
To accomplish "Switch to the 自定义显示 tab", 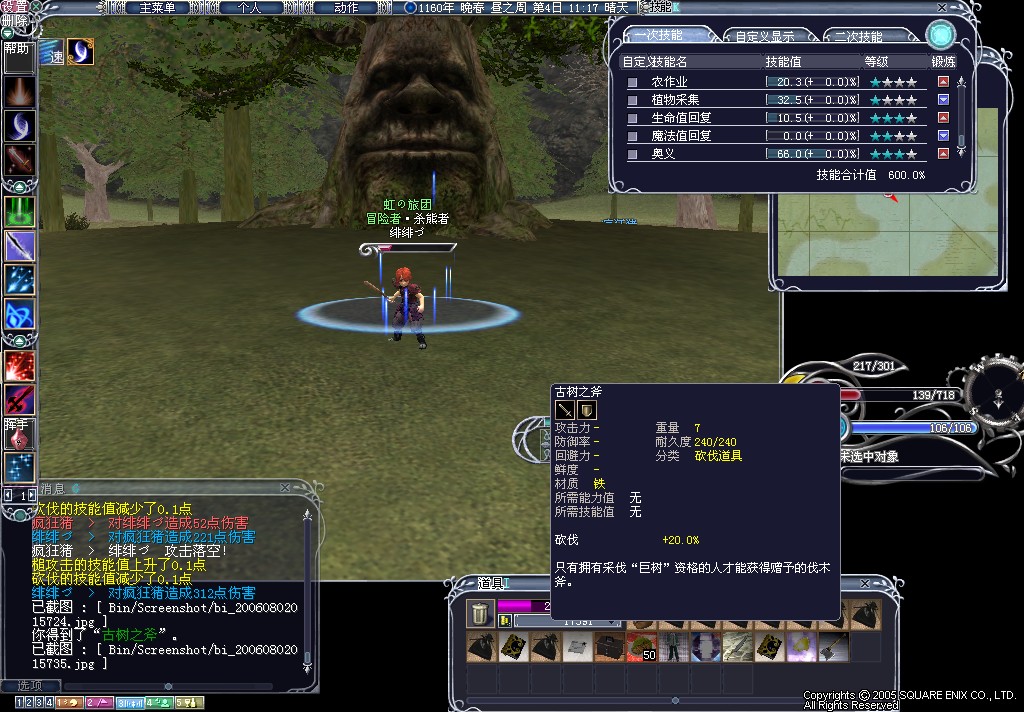I will tap(765, 36).
